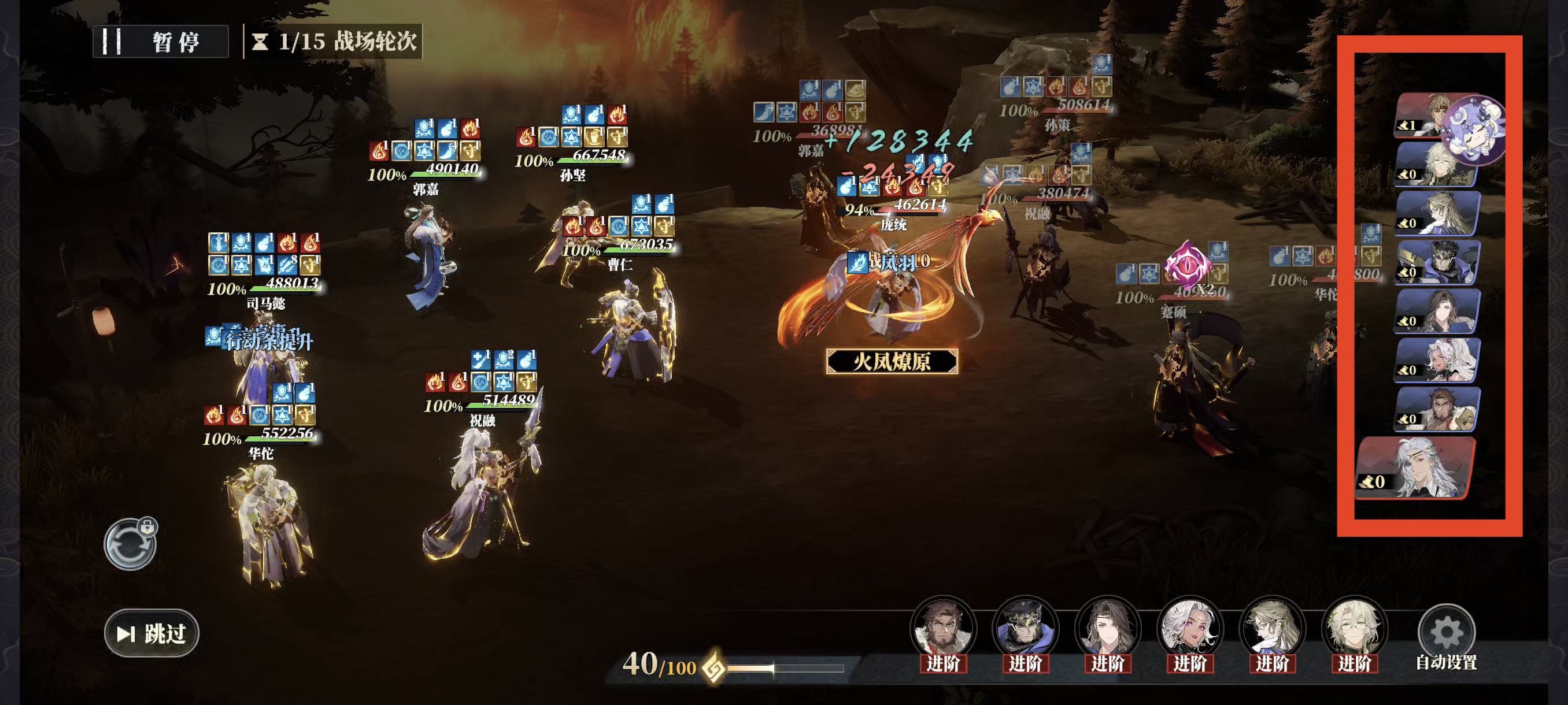This screenshot has width=1568, height=705.
Task: Click the locked circular arrows icon
Action: click(x=130, y=544)
